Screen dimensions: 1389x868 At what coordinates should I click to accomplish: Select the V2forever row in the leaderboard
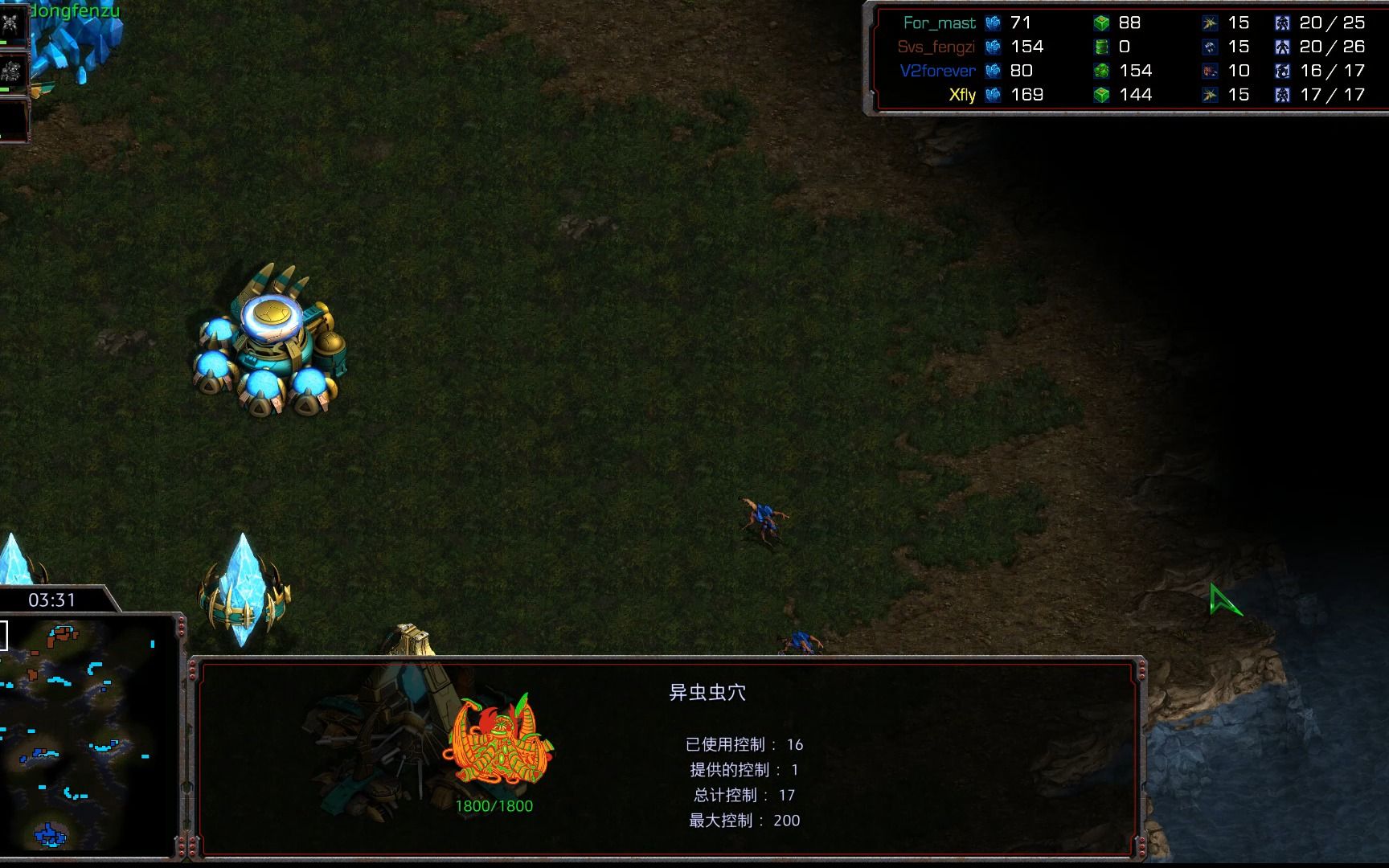pos(937,71)
